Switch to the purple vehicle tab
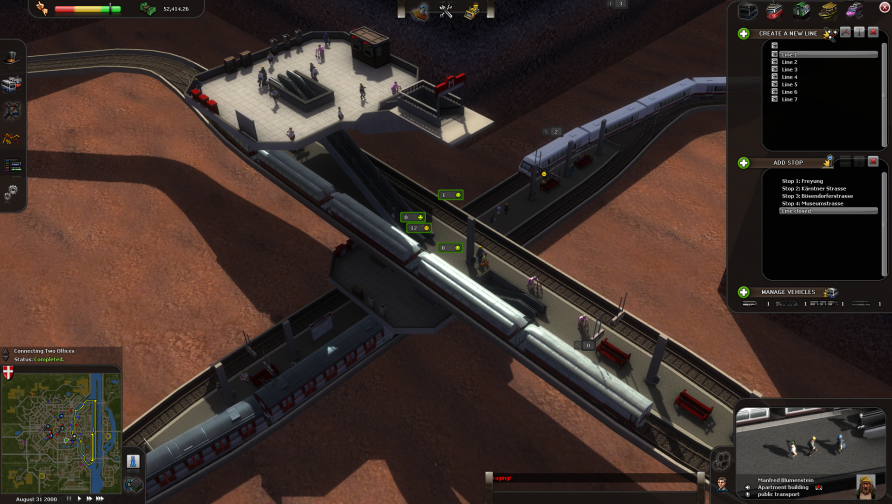Viewport: 892px width, 504px height. [854, 10]
